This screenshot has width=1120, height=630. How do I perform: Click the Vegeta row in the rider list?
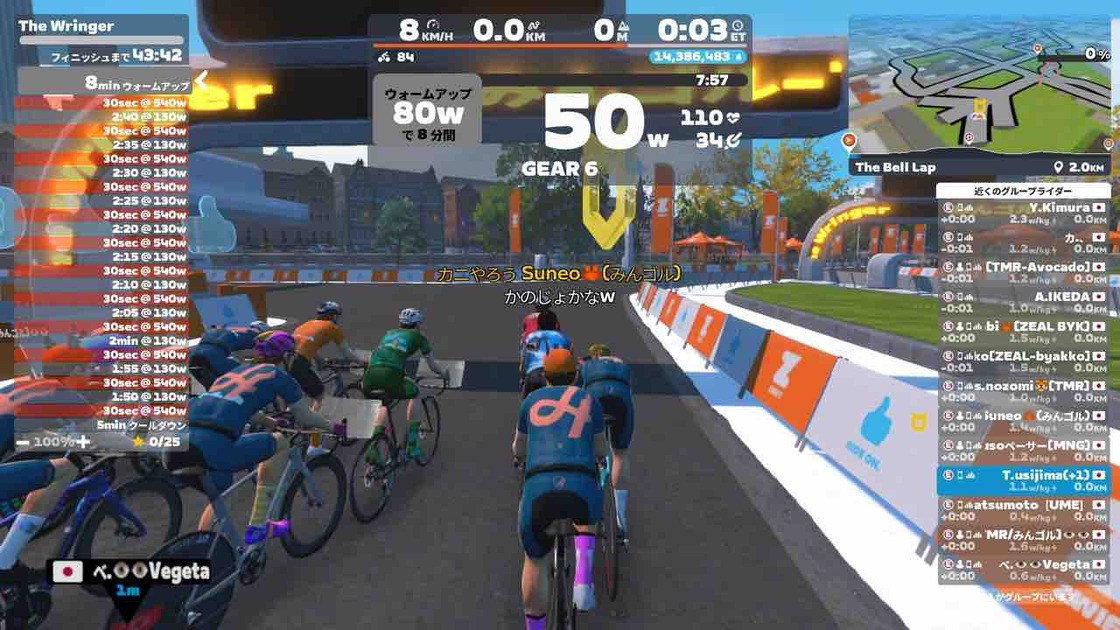click(1024, 570)
